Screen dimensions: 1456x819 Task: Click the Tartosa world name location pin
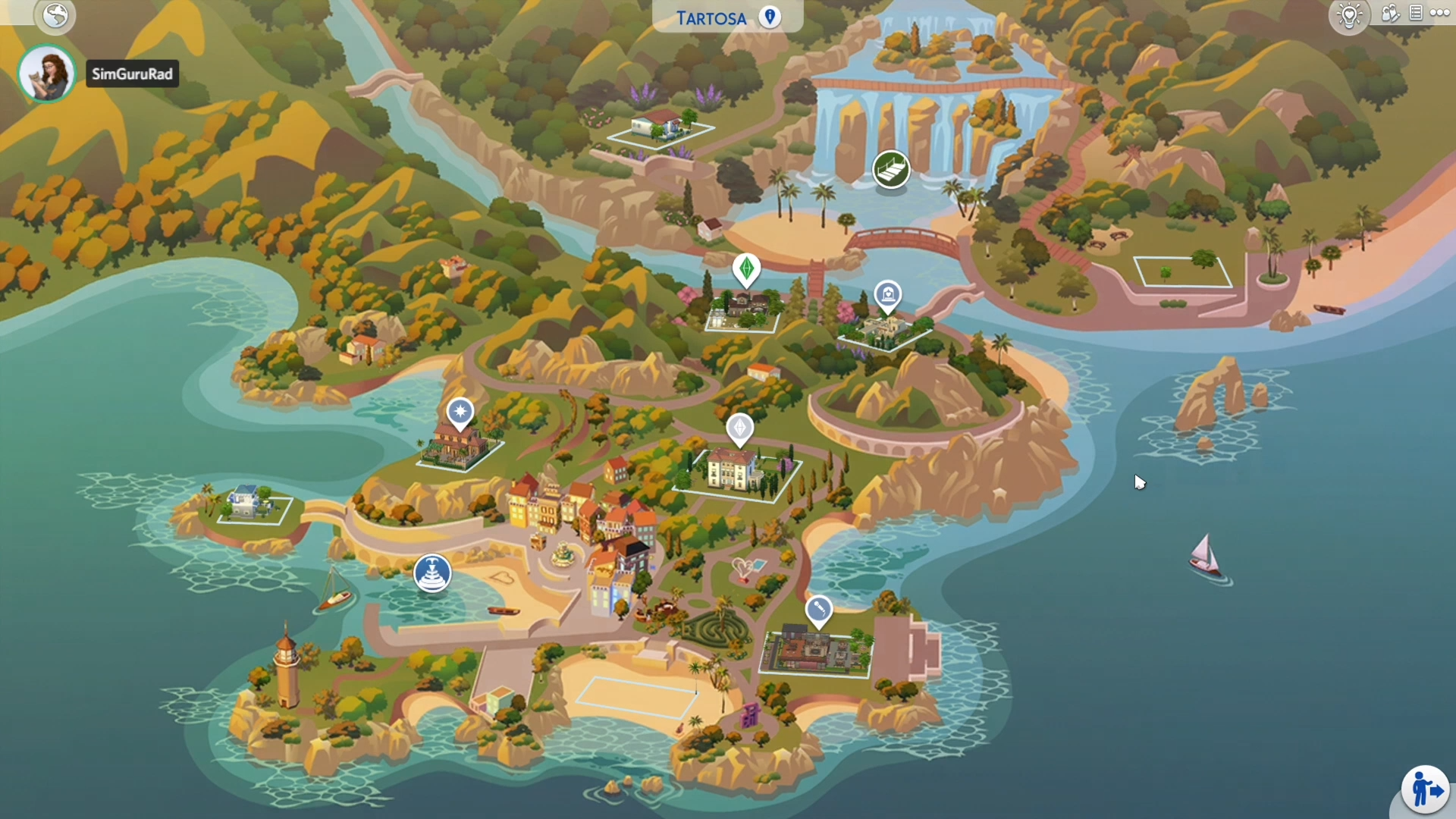pyautogui.click(x=770, y=17)
